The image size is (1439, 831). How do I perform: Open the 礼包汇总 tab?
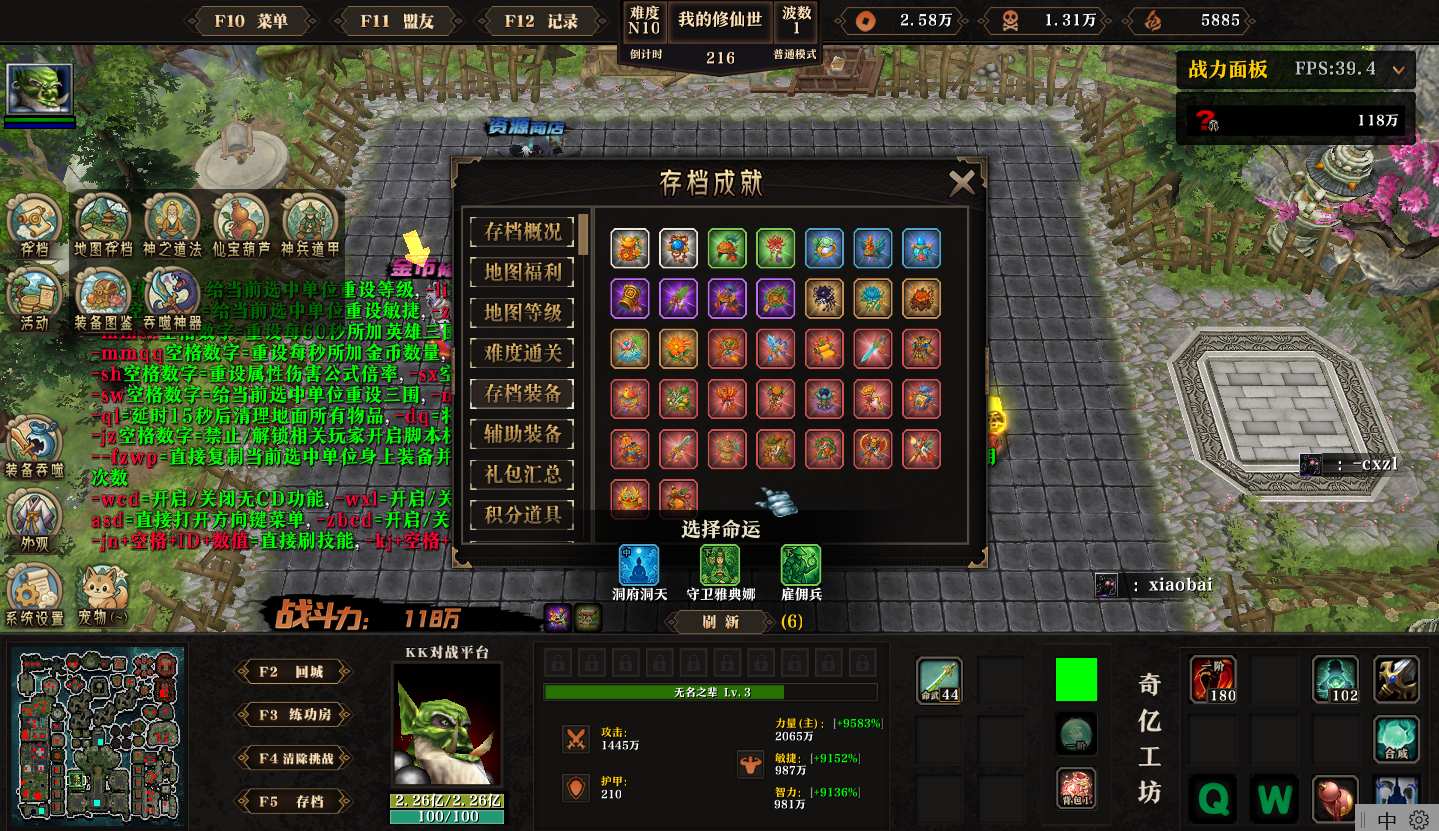pyautogui.click(x=522, y=474)
